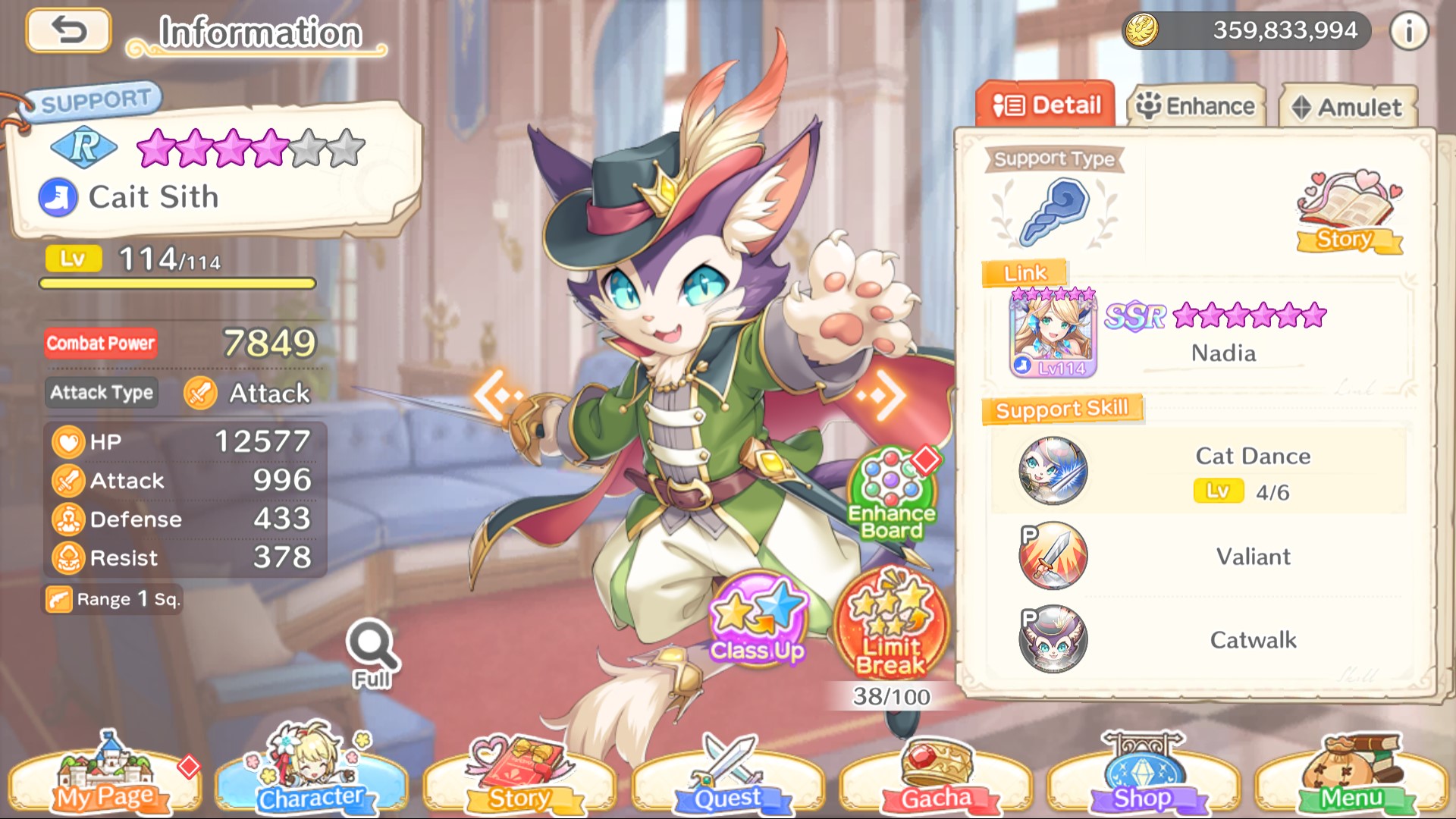The height and width of the screenshot is (819, 1456).
Task: Select the Detail tab
Action: point(1046,105)
